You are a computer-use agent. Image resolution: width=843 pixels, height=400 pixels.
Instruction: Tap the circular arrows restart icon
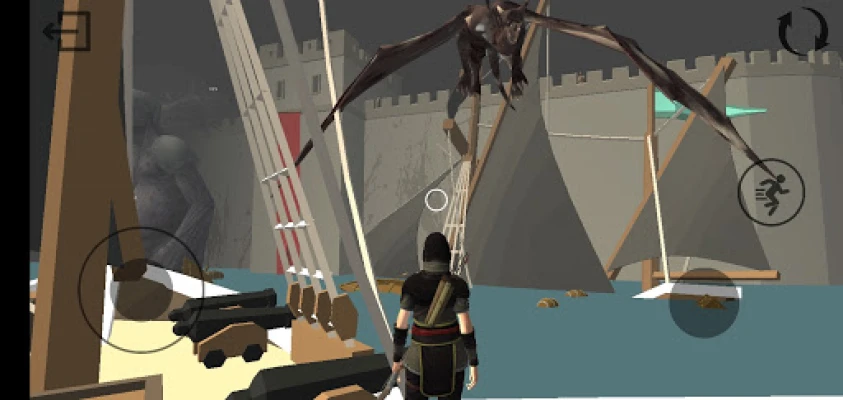tap(802, 32)
